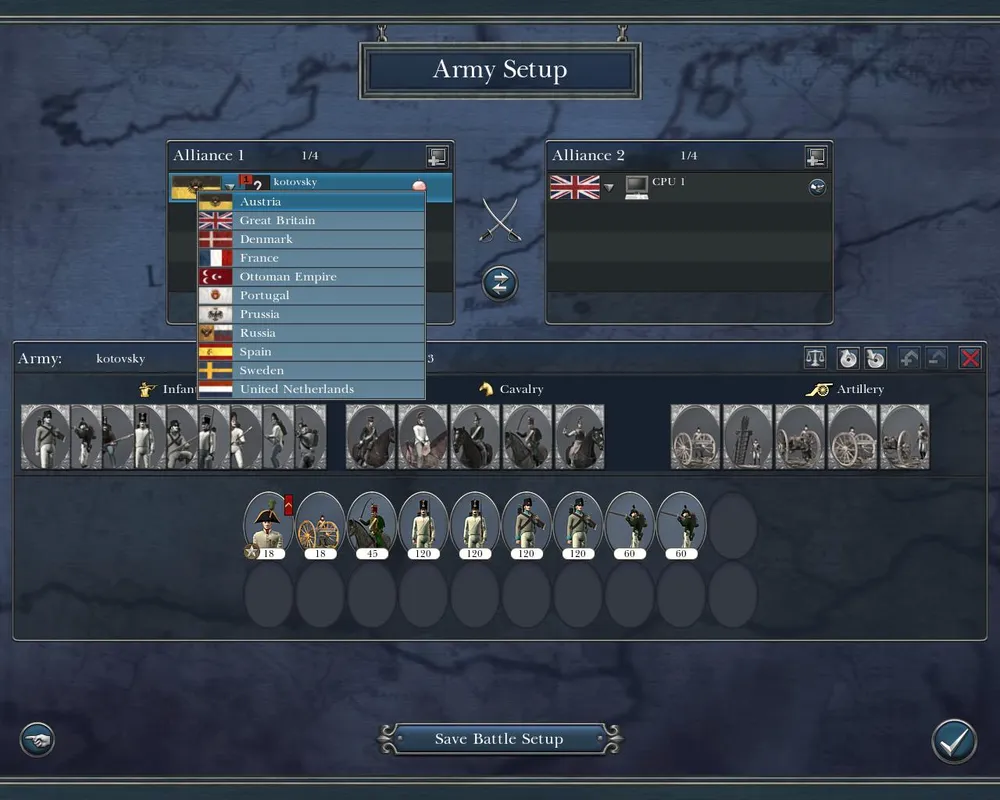
Task: Select Prussia as the faction
Action: click(310, 314)
